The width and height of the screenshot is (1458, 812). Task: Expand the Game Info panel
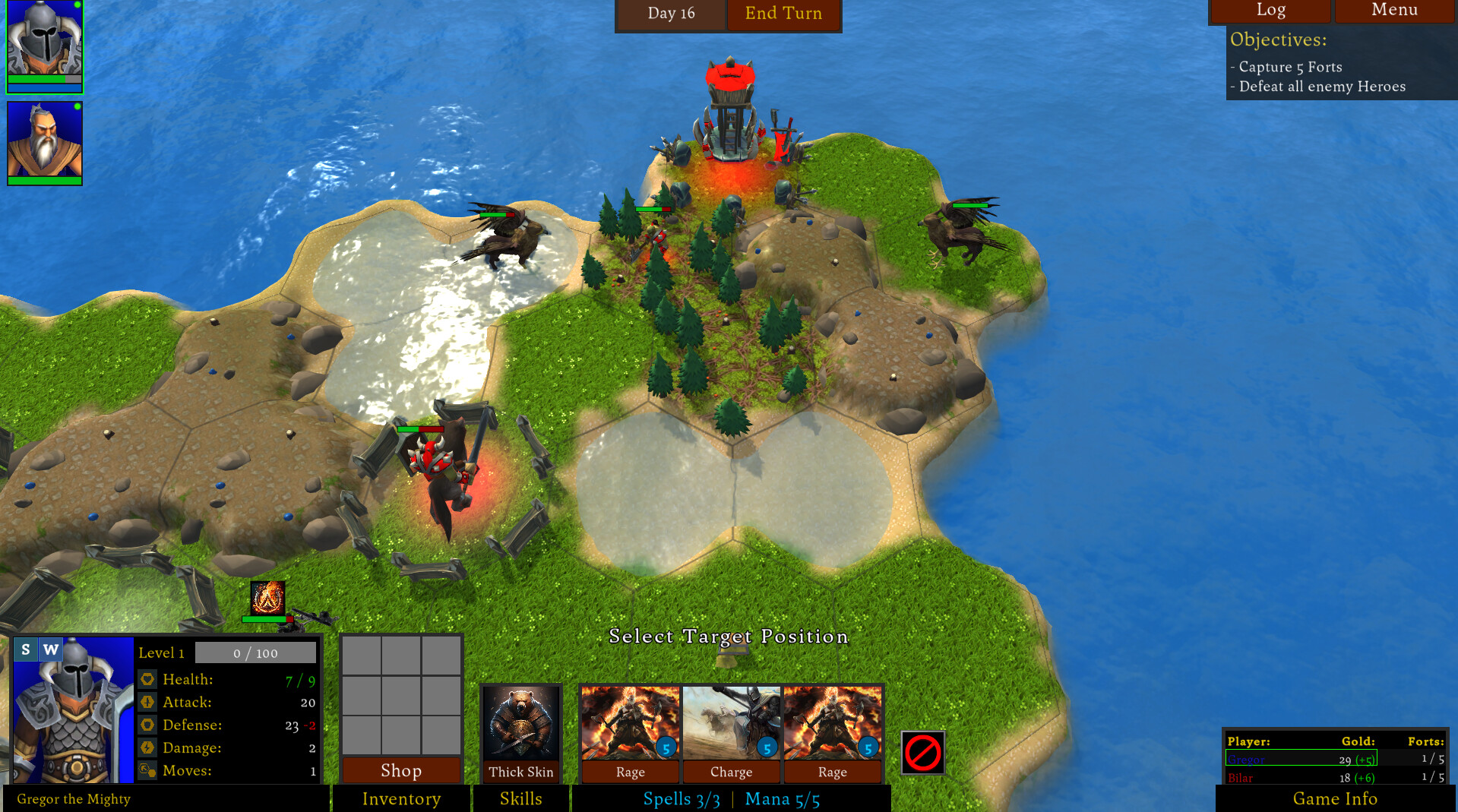click(1335, 798)
